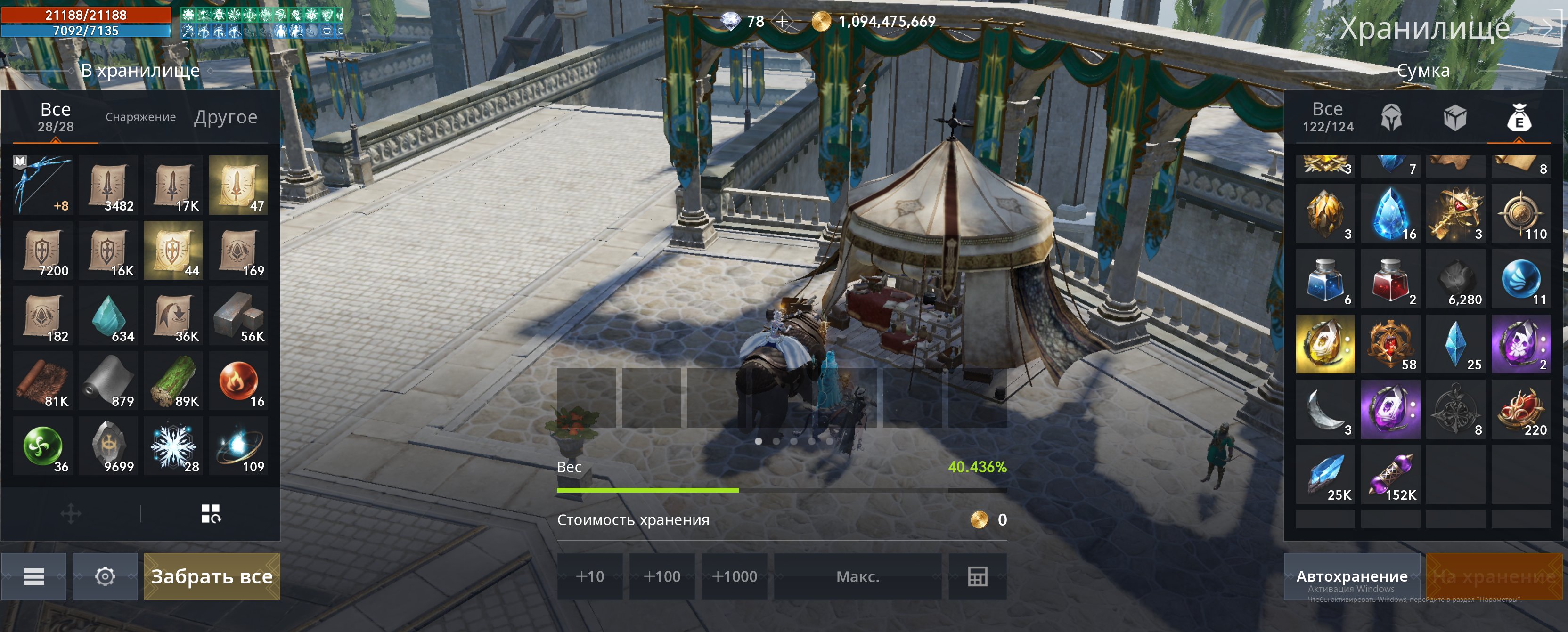This screenshot has height=632, width=1568.
Task: Select the snowflake item stack of 28
Action: tap(173, 447)
